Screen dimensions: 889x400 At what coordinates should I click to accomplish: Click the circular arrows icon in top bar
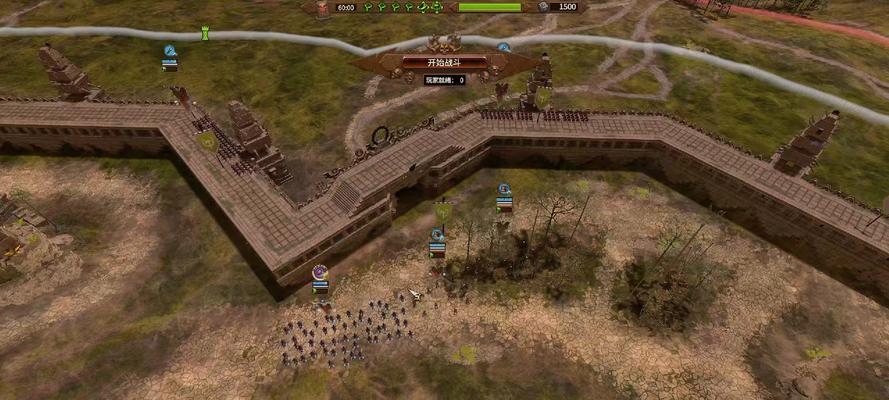click(x=423, y=7)
